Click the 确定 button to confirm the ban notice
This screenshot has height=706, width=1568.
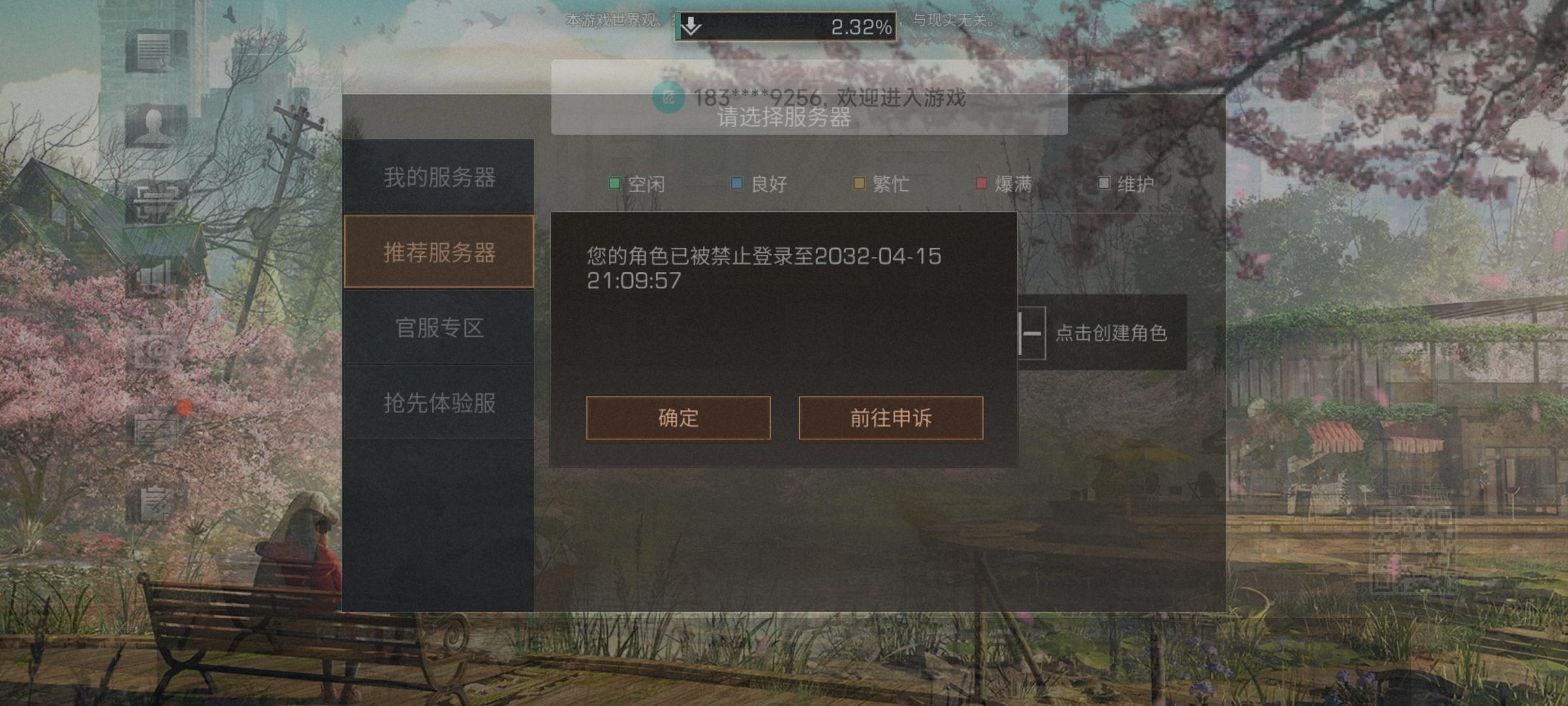(x=678, y=418)
